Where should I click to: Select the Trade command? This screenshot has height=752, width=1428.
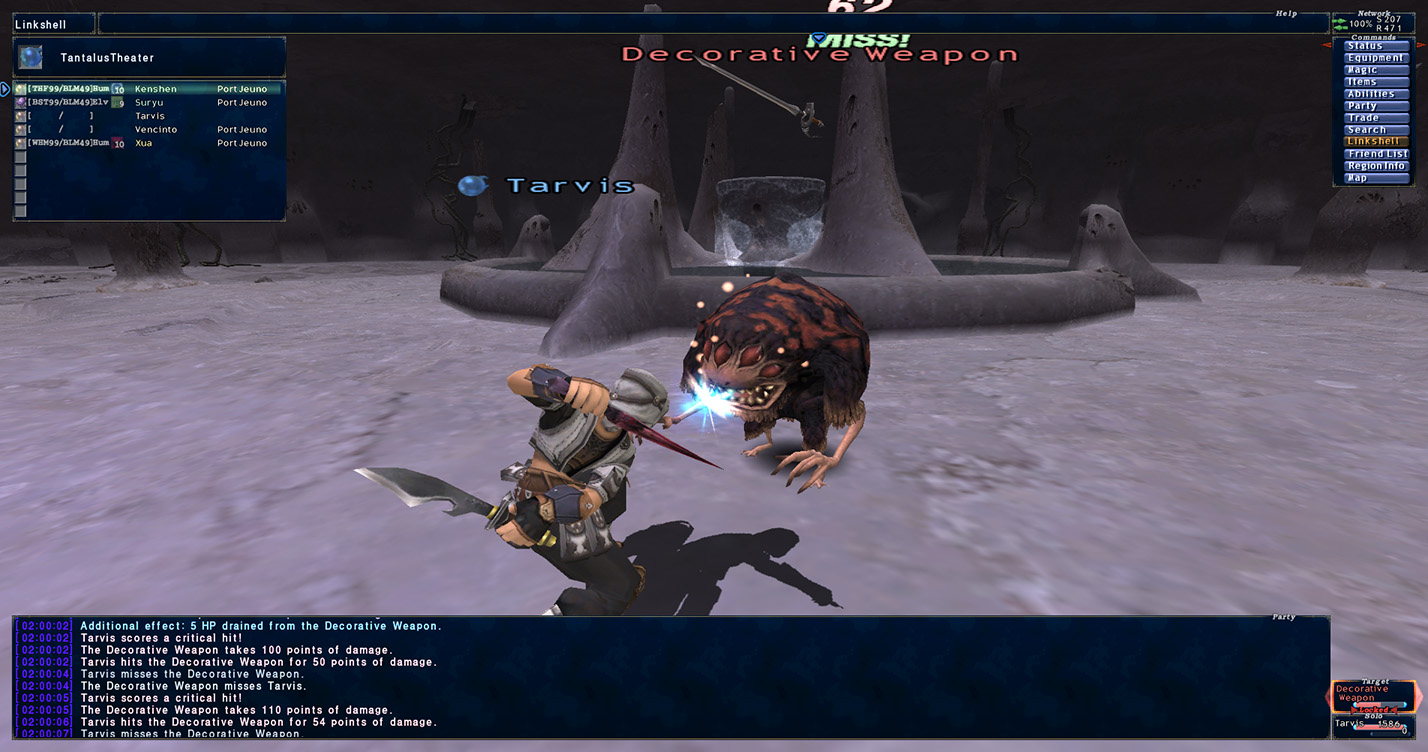click(1375, 118)
